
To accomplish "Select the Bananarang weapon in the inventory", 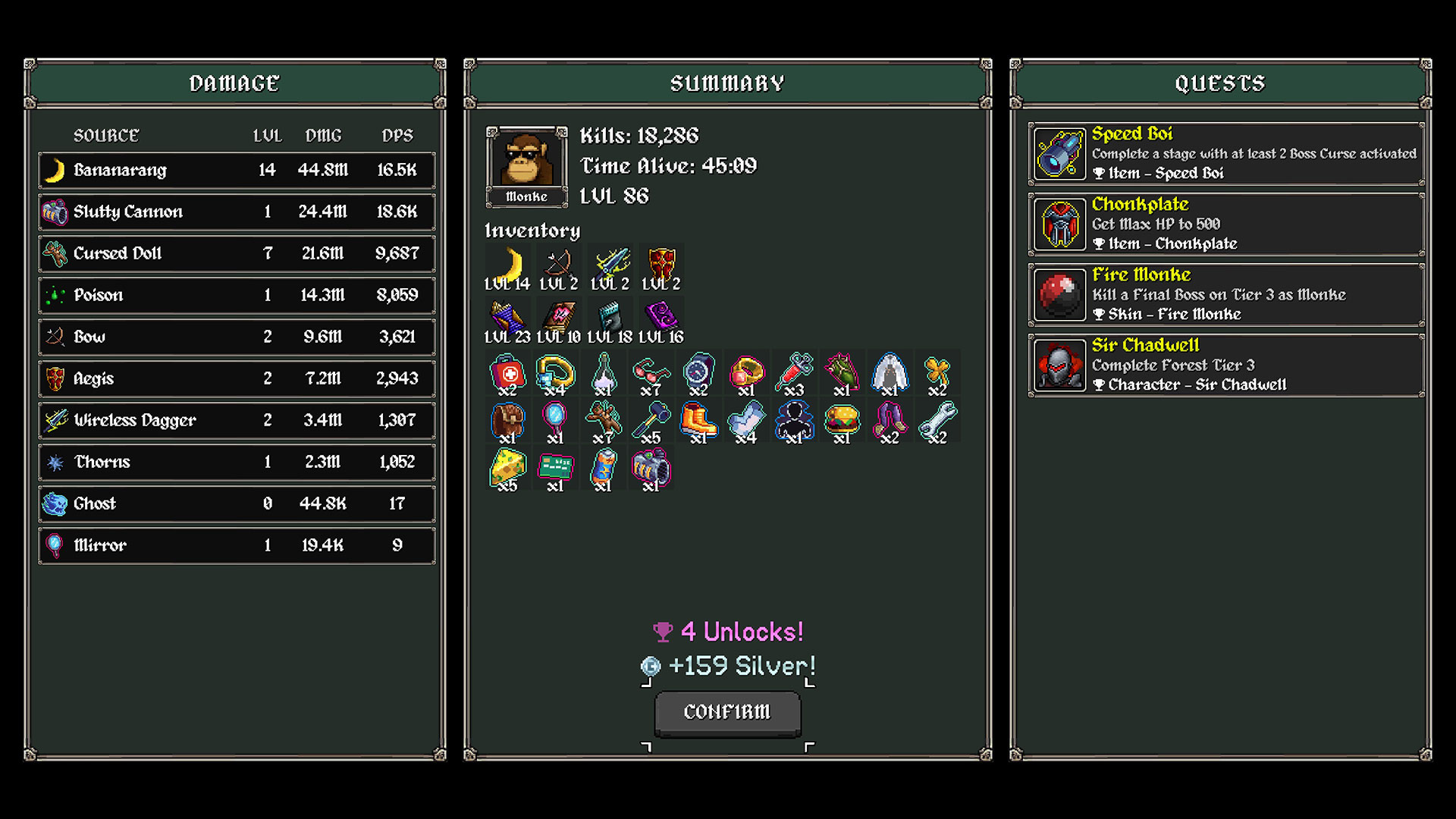I will (508, 265).
